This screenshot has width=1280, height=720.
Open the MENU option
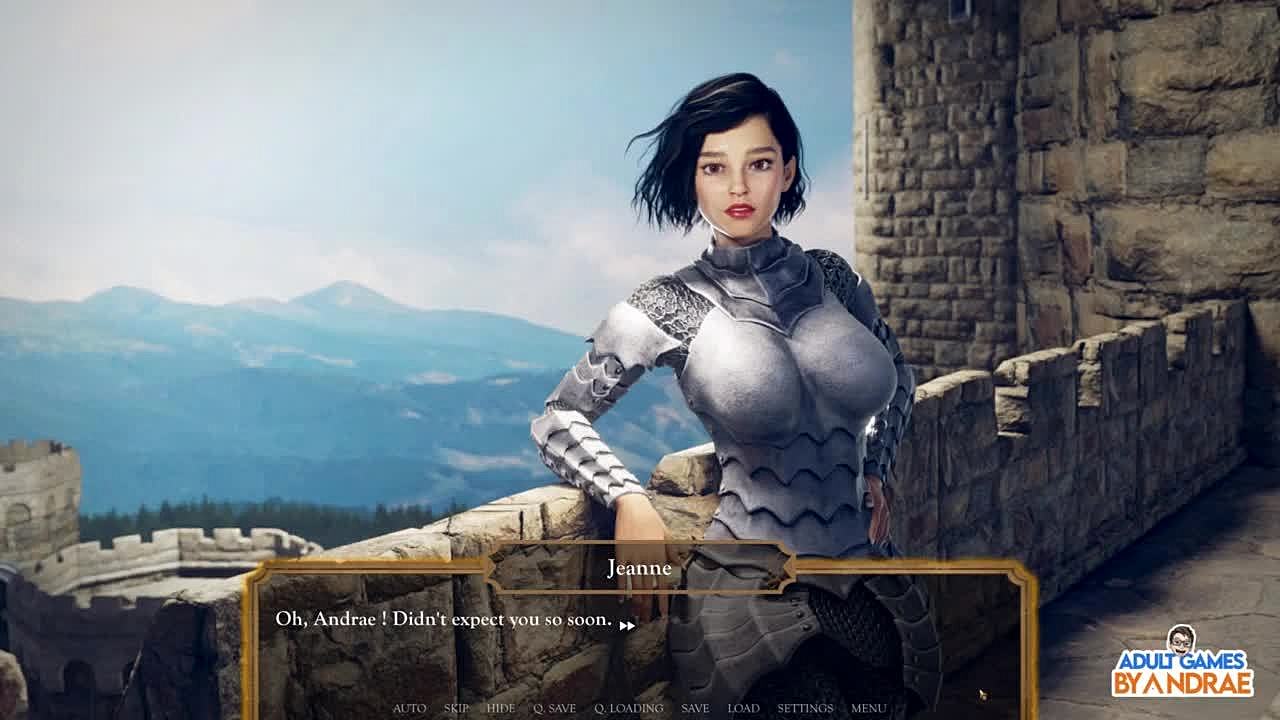[x=868, y=708]
